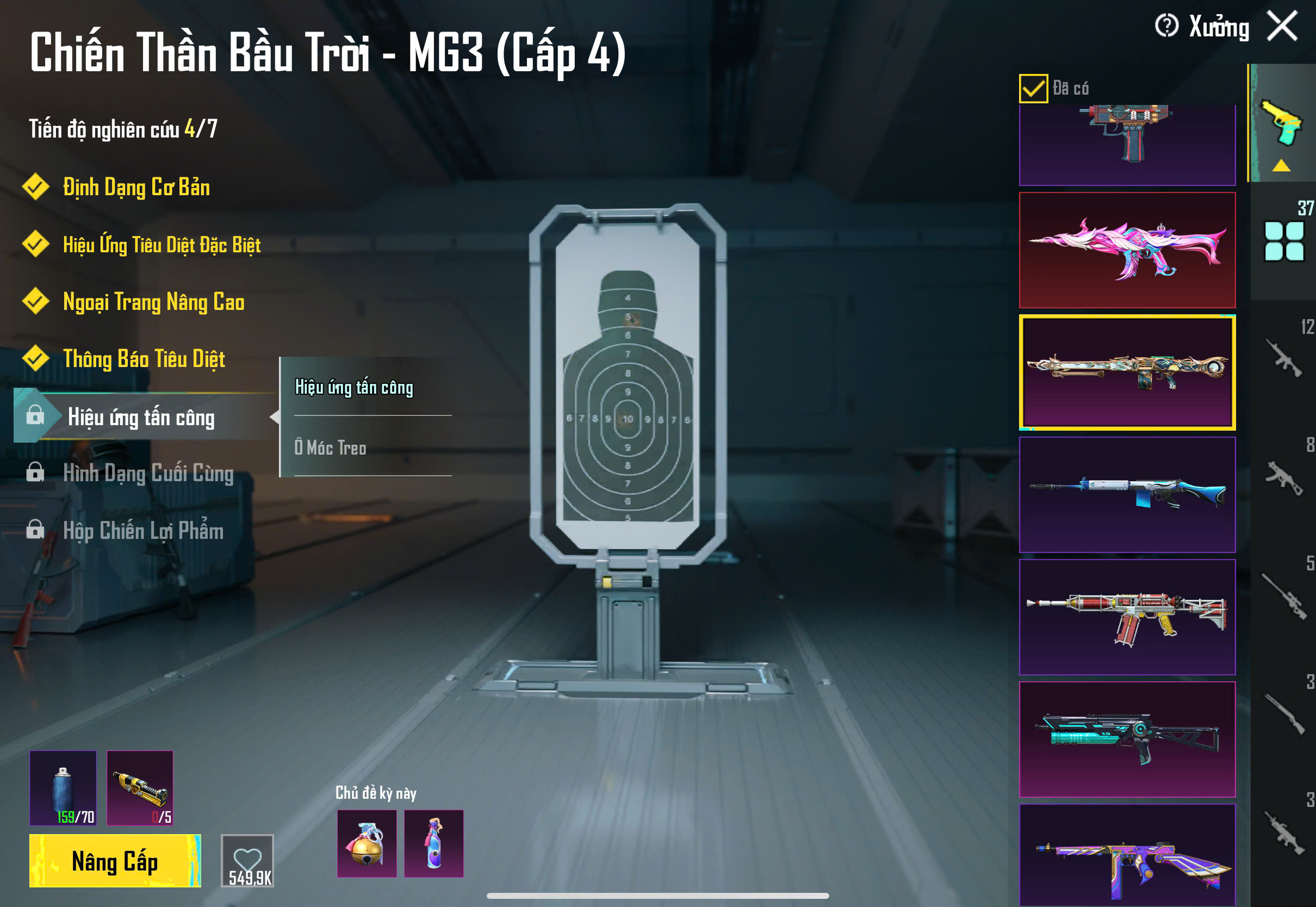Close the Xưởng workshop screen

click(x=1282, y=26)
